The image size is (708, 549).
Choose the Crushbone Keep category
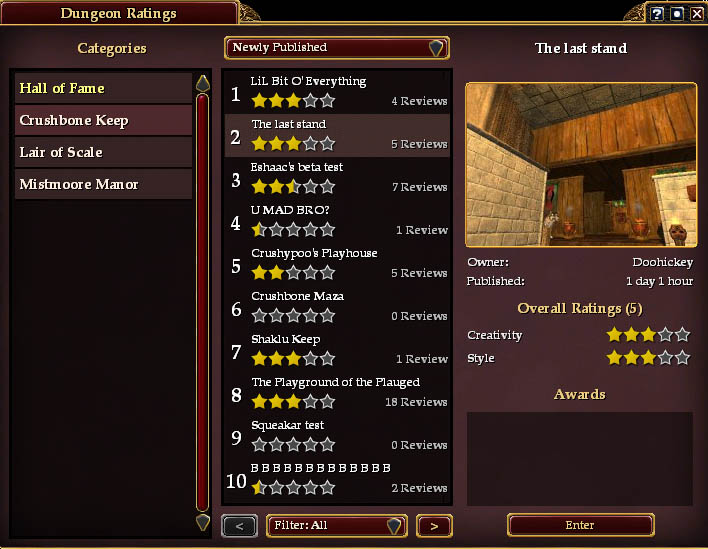click(103, 120)
